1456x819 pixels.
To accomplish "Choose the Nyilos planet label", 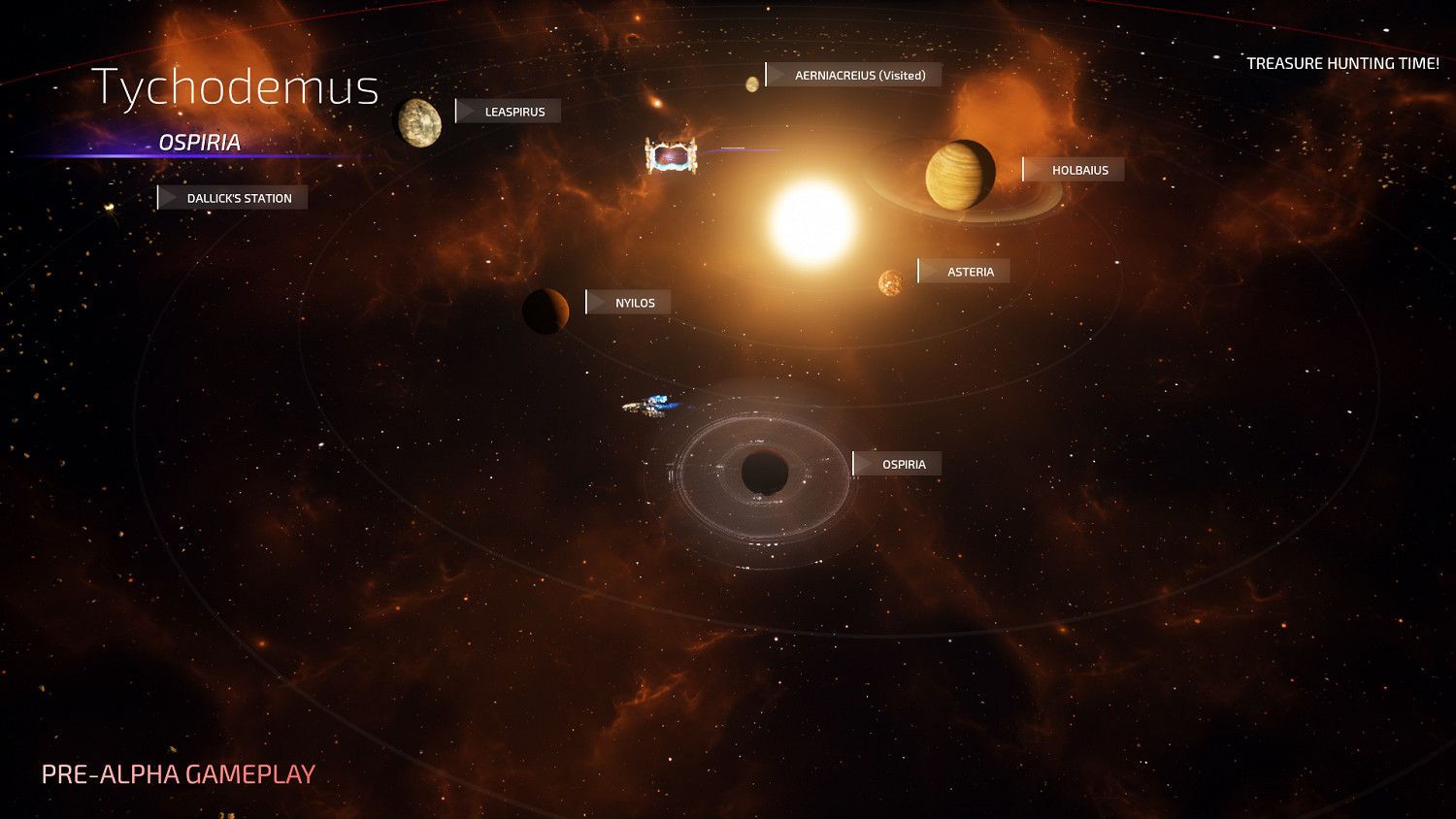I will (629, 303).
